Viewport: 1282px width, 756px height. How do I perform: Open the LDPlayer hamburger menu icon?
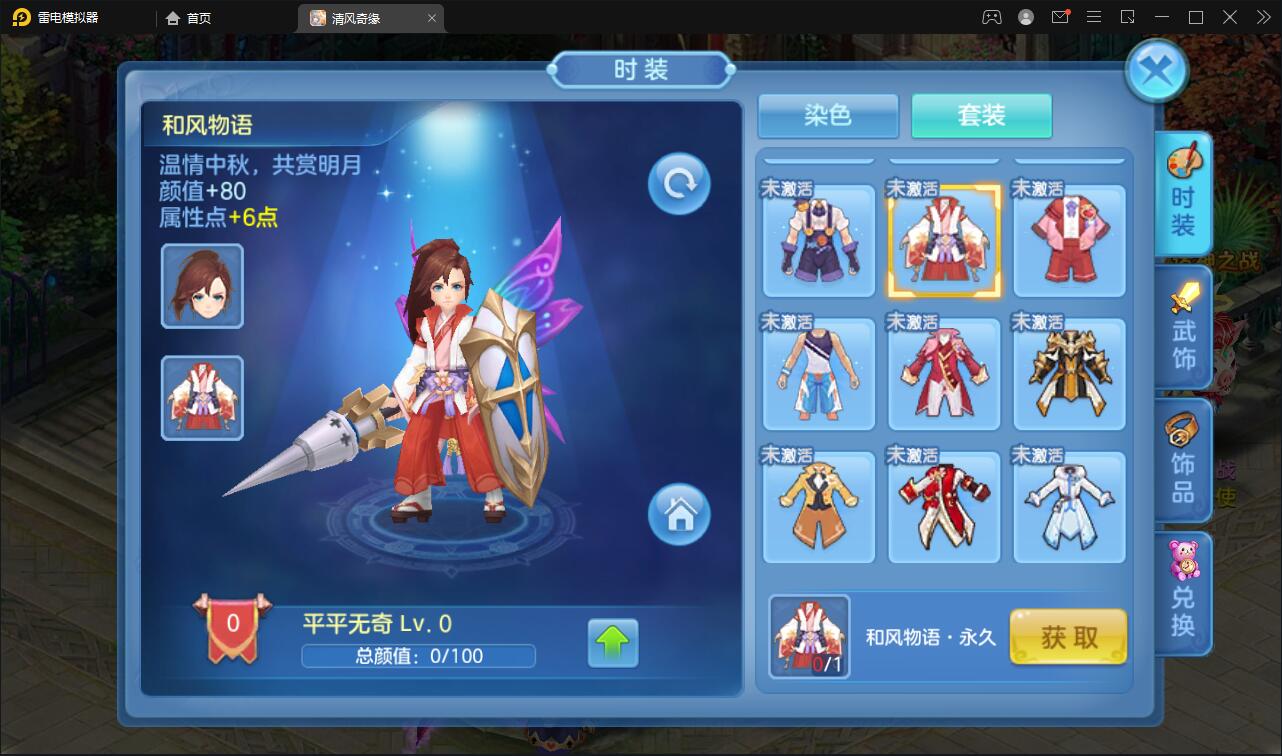1094,17
